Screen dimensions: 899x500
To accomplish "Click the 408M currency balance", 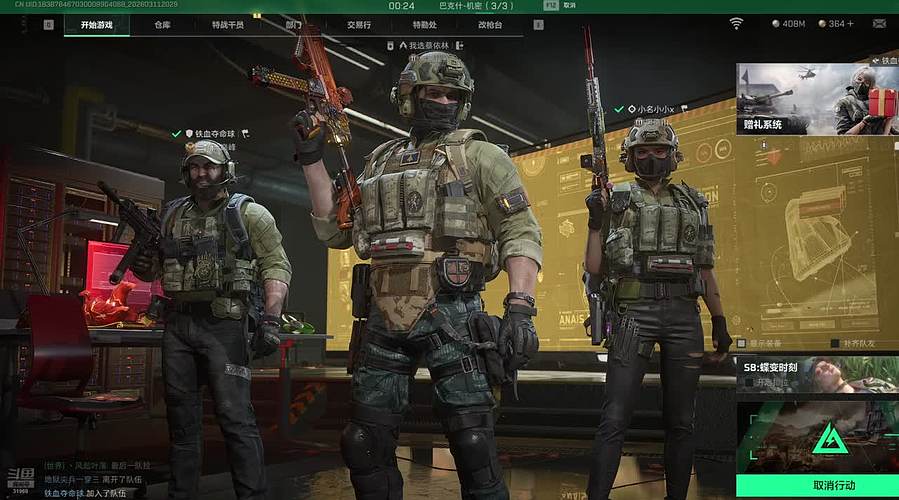I will [x=789, y=23].
